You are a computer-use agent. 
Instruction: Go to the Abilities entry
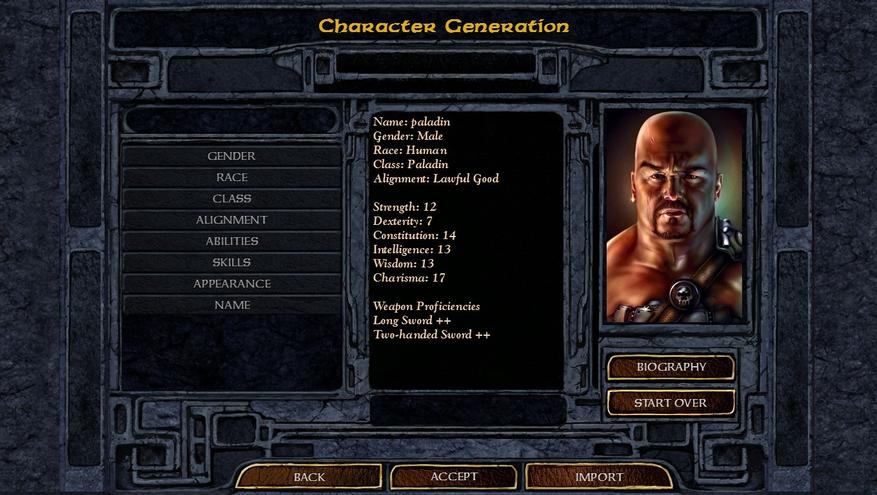pyautogui.click(x=231, y=241)
